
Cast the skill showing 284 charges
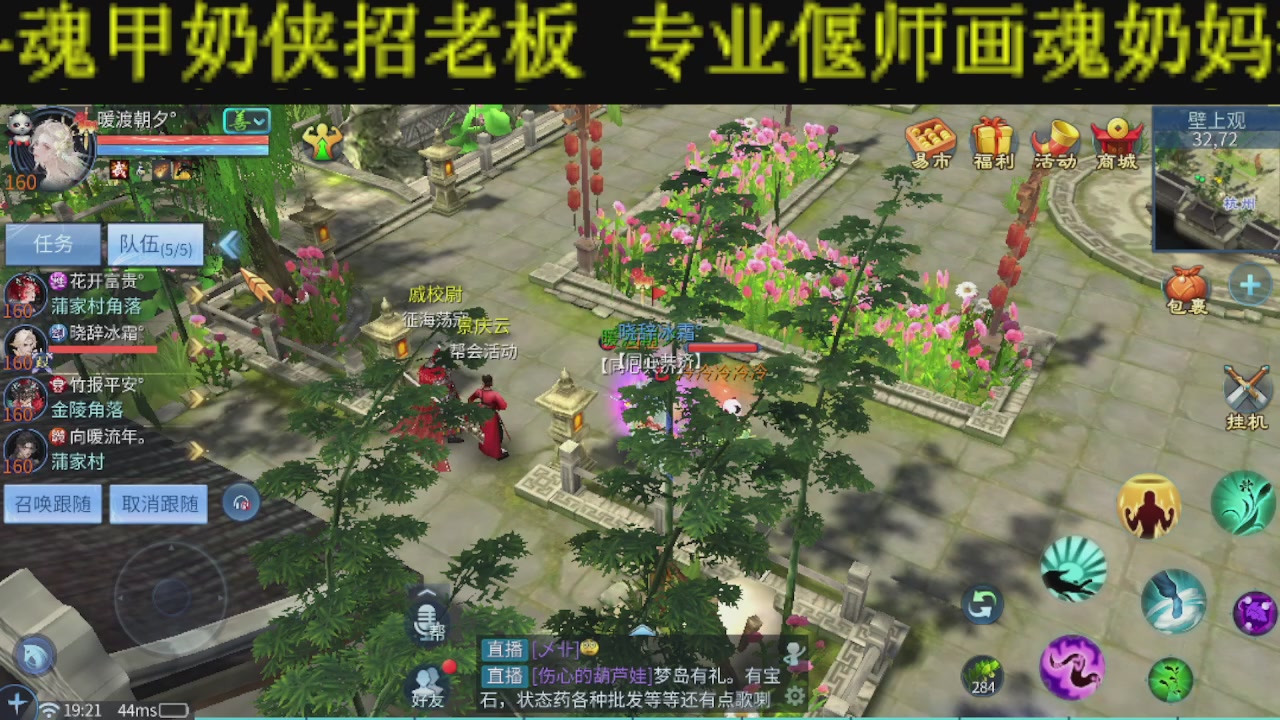tap(981, 675)
